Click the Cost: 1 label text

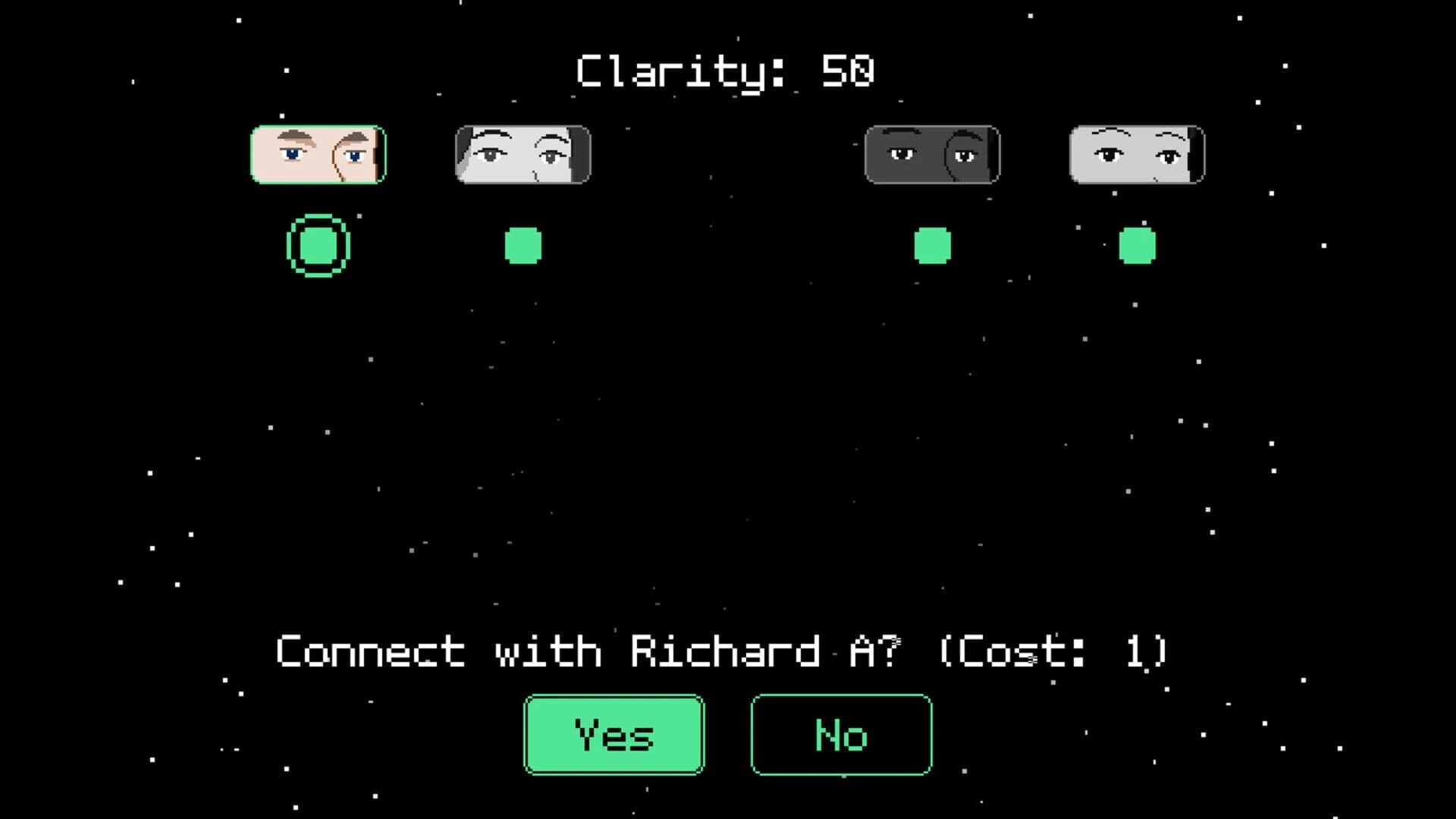(x=1054, y=651)
